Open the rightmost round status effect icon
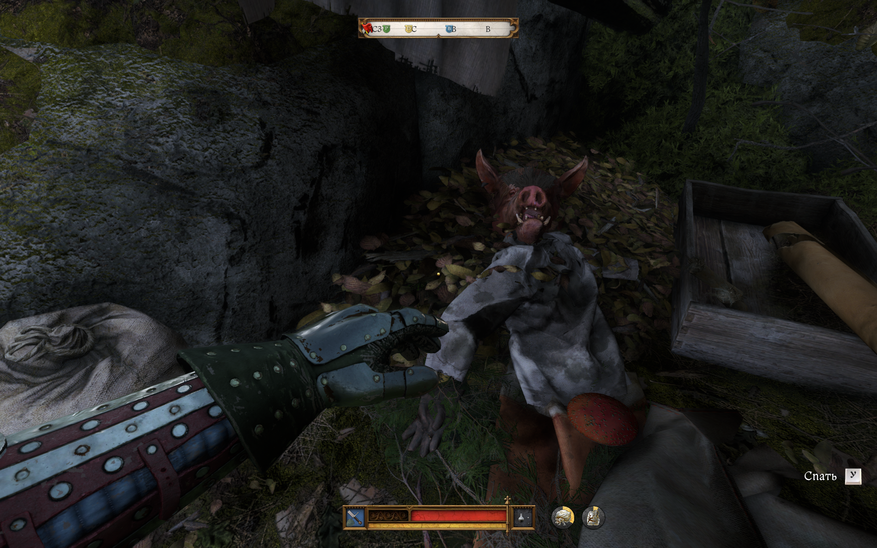The width and height of the screenshot is (877, 548). click(593, 517)
